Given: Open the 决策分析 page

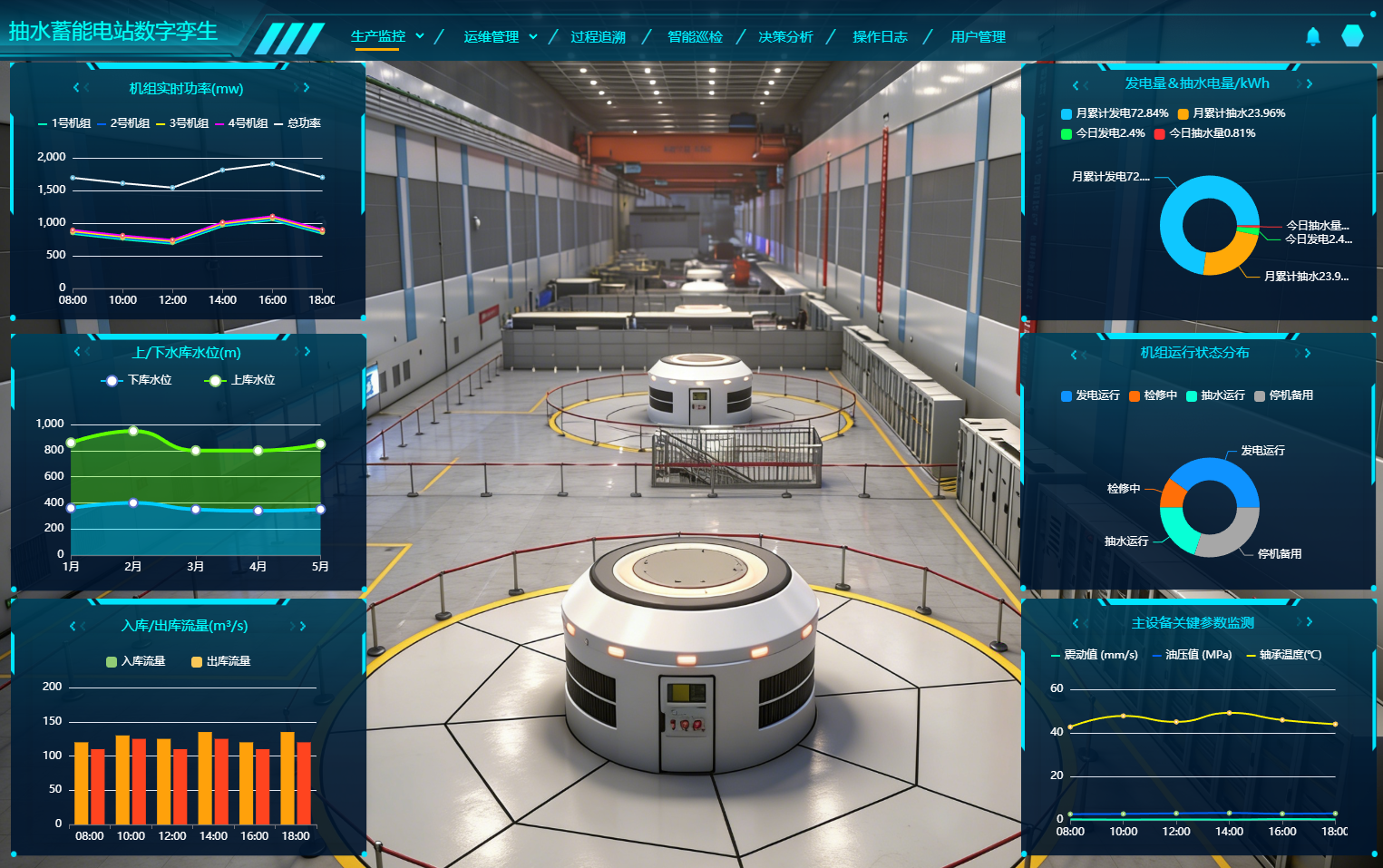Looking at the screenshot, I should [785, 37].
